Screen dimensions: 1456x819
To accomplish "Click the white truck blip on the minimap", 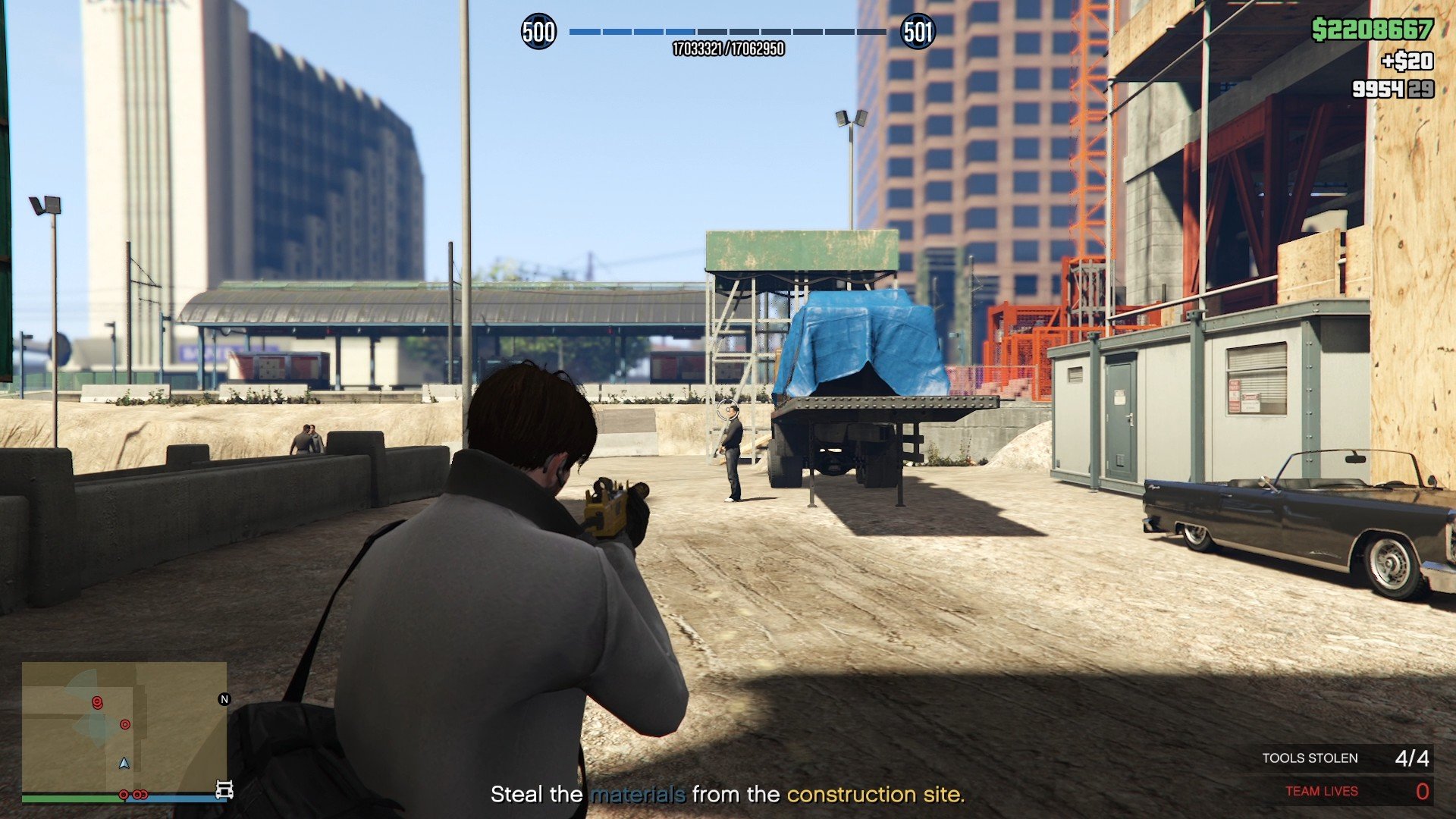I will [224, 790].
